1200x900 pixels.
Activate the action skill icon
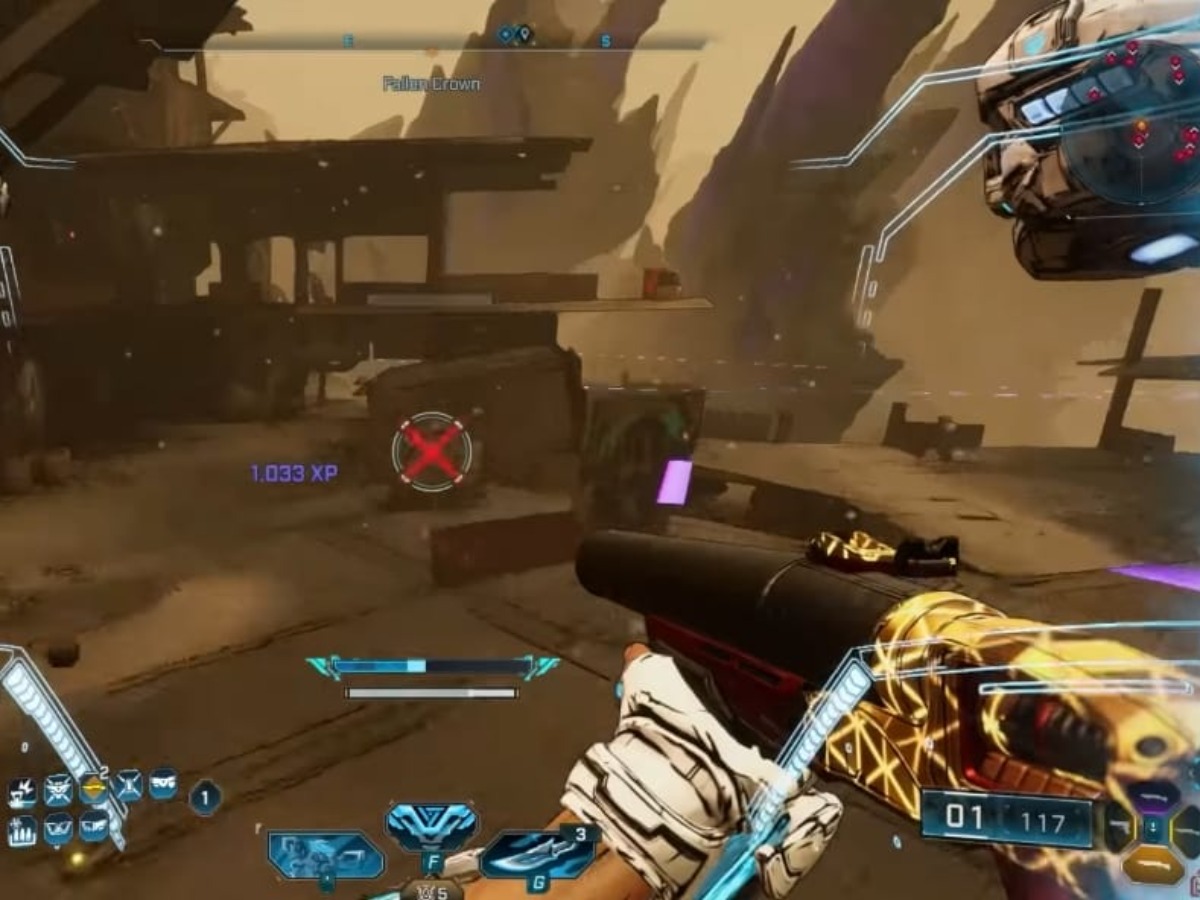tap(326, 855)
